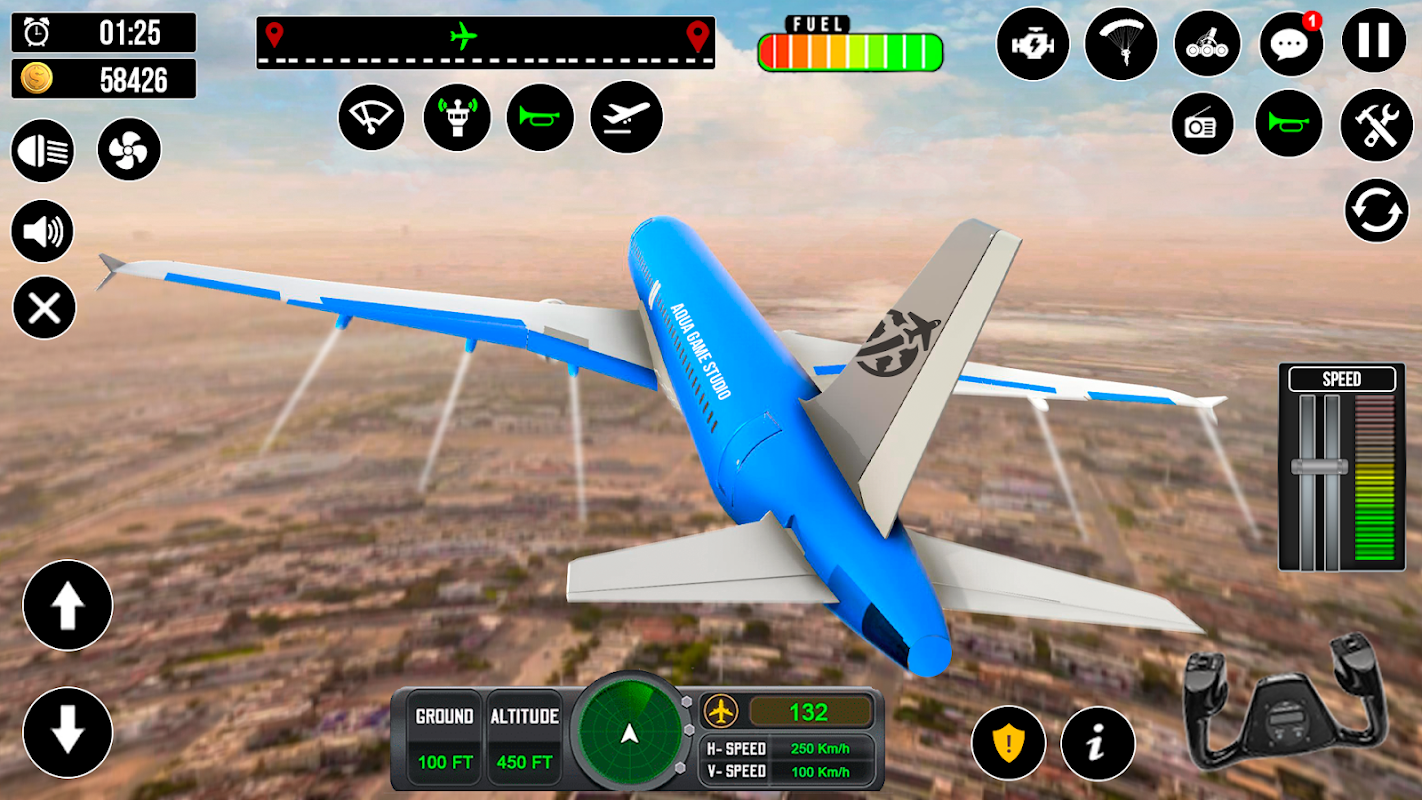Open the chat messages icon
The image size is (1422, 800).
(x=1290, y=43)
